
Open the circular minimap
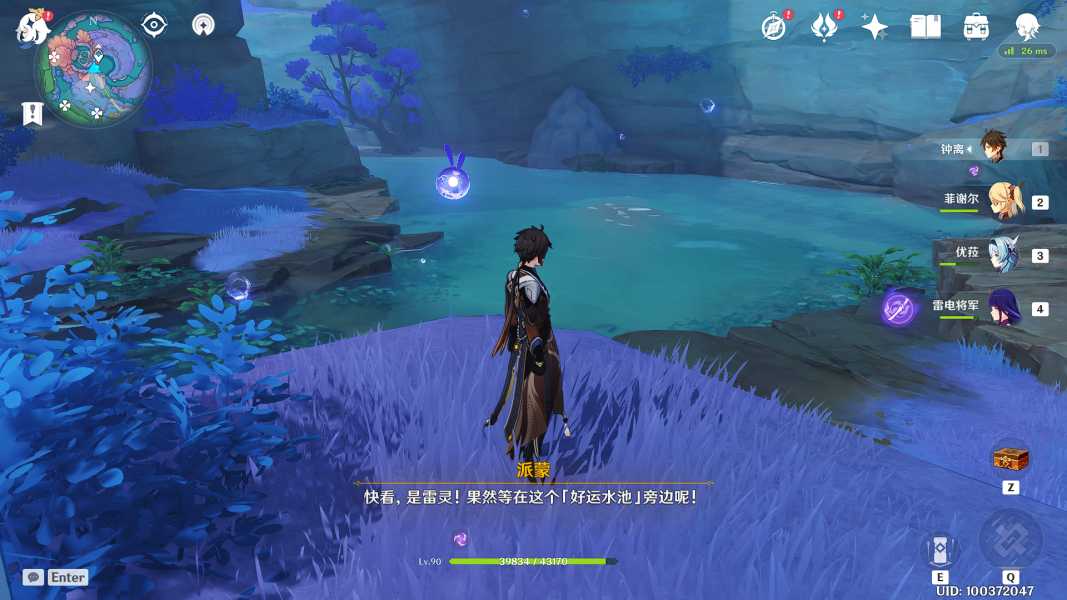click(x=93, y=70)
